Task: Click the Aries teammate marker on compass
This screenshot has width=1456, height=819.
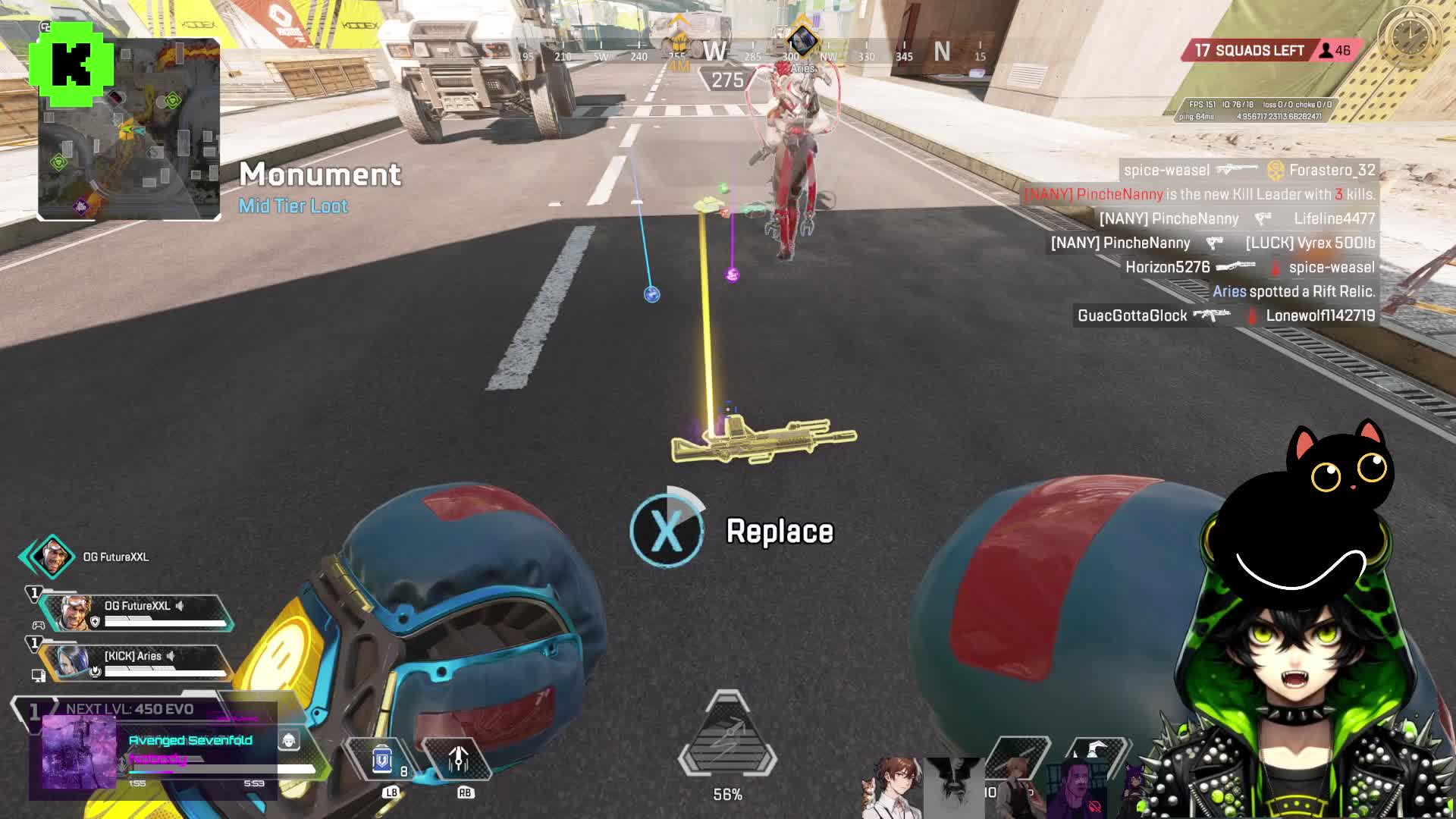Action: point(802,42)
